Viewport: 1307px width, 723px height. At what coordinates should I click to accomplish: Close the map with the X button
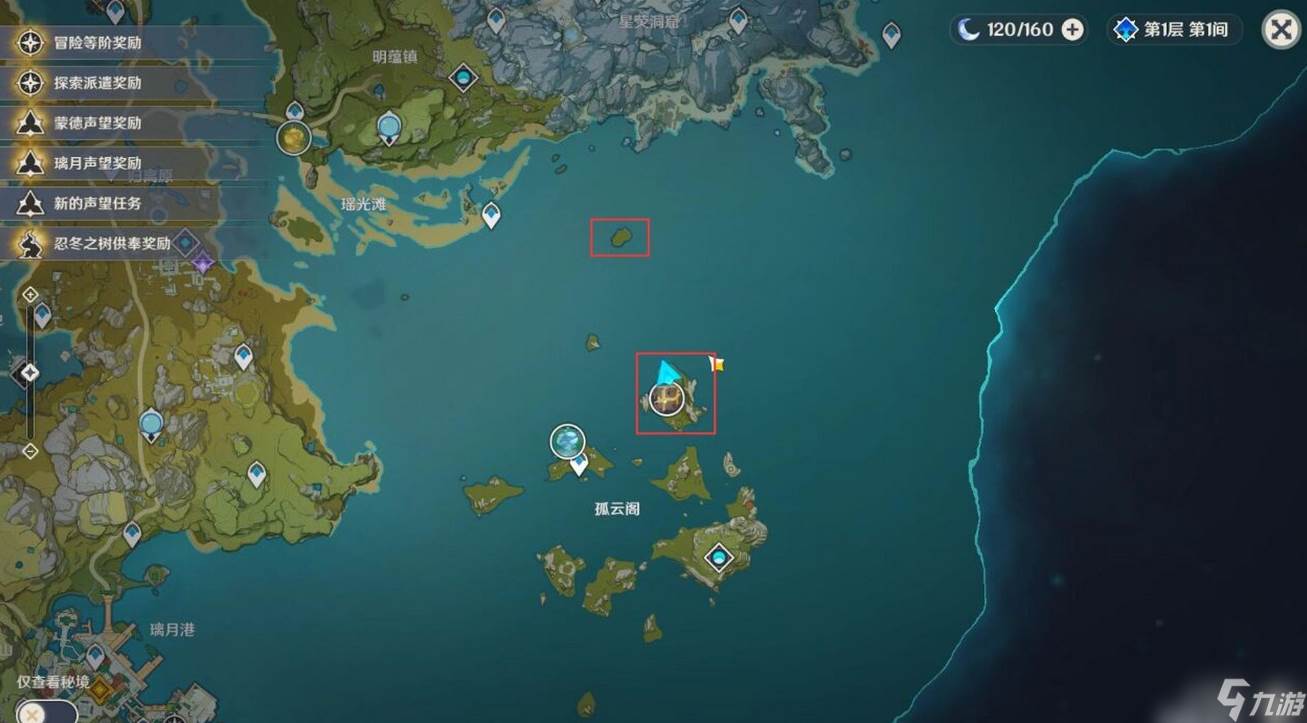pos(1281,30)
